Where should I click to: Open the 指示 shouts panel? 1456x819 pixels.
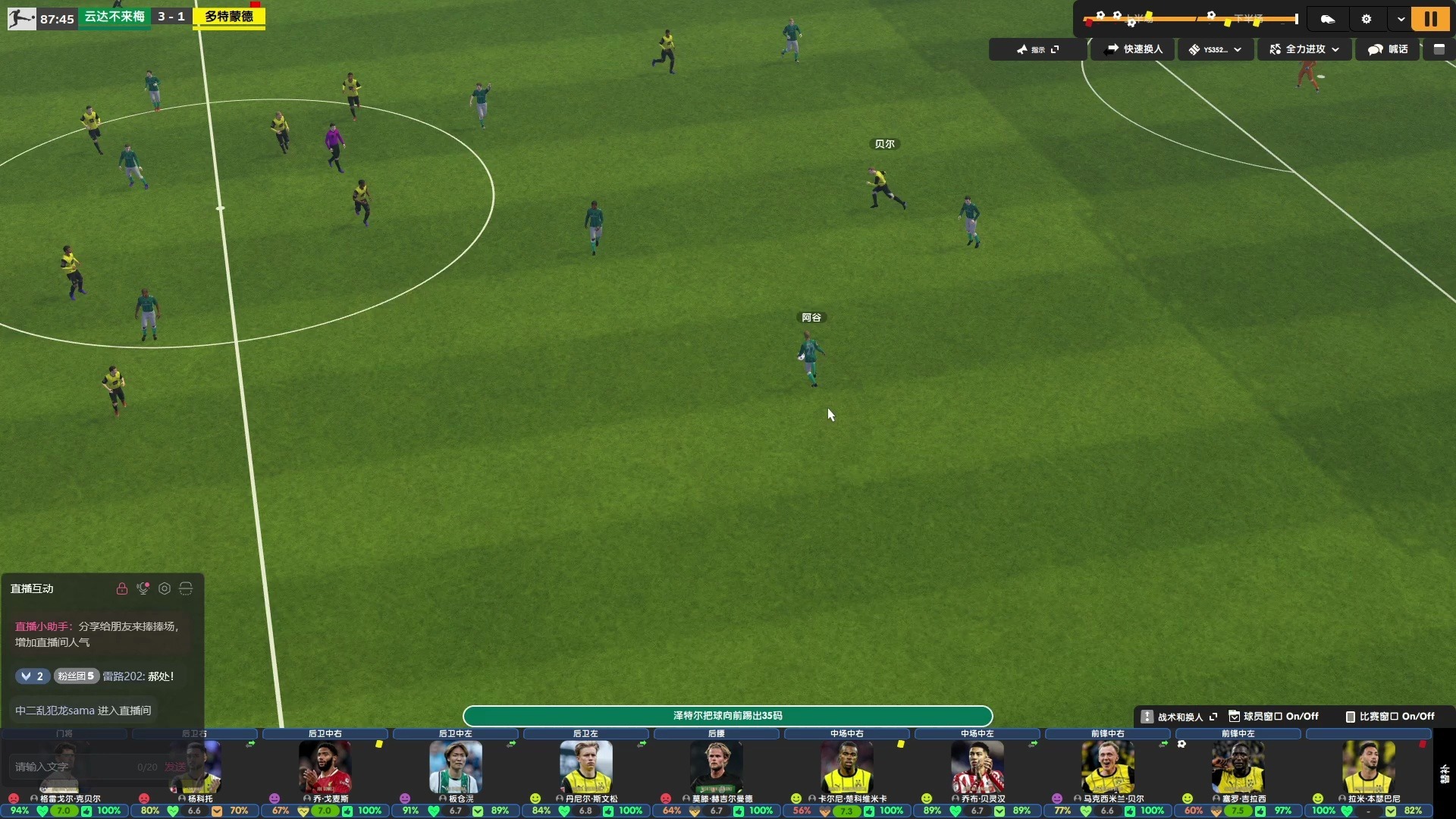[x=1037, y=49]
